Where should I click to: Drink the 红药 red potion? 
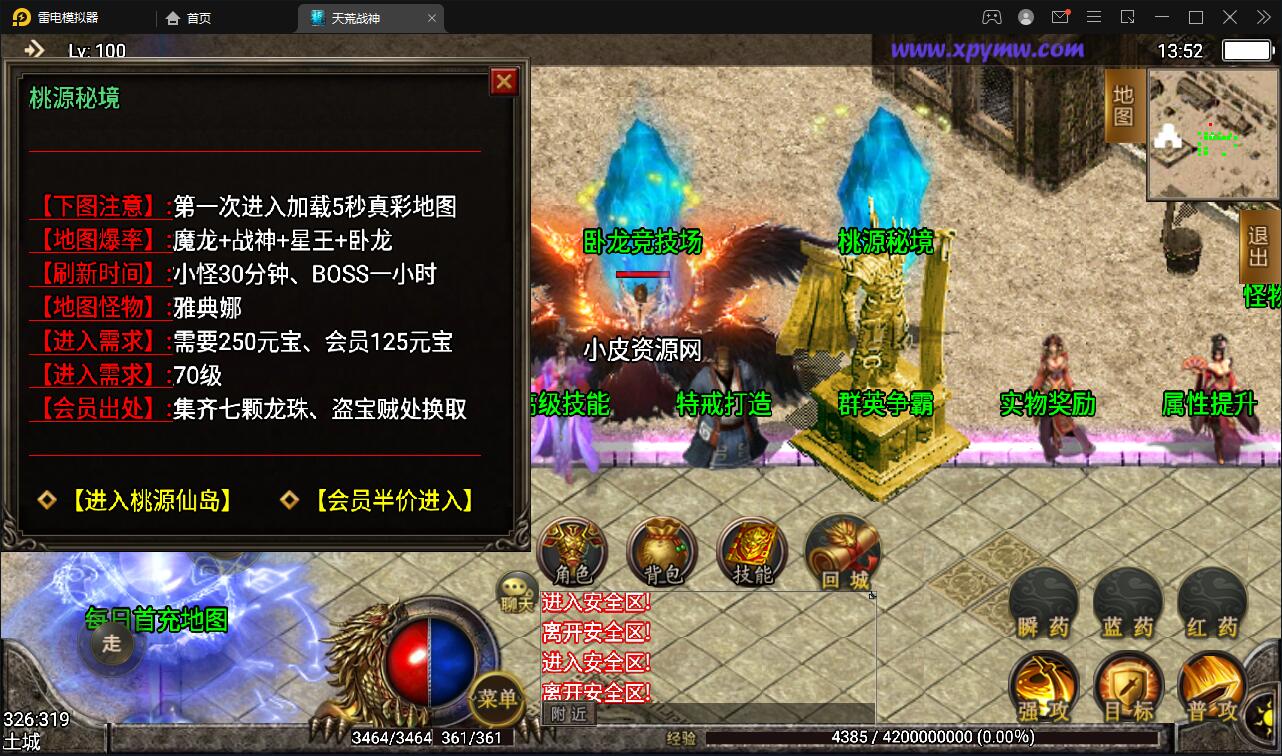click(x=1210, y=598)
